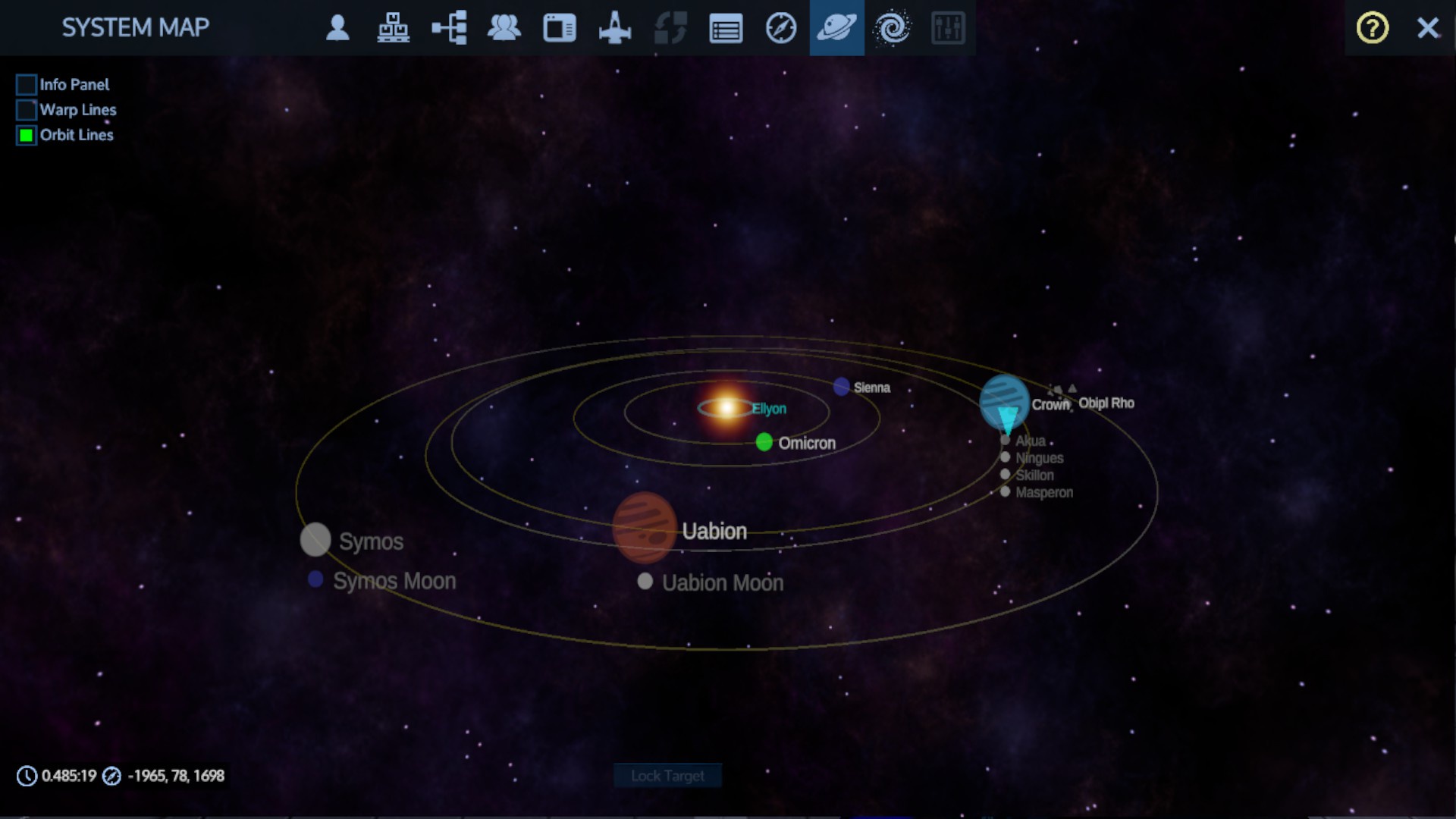1456x819 pixels.
Task: Open the list lines tab
Action: coord(726,29)
